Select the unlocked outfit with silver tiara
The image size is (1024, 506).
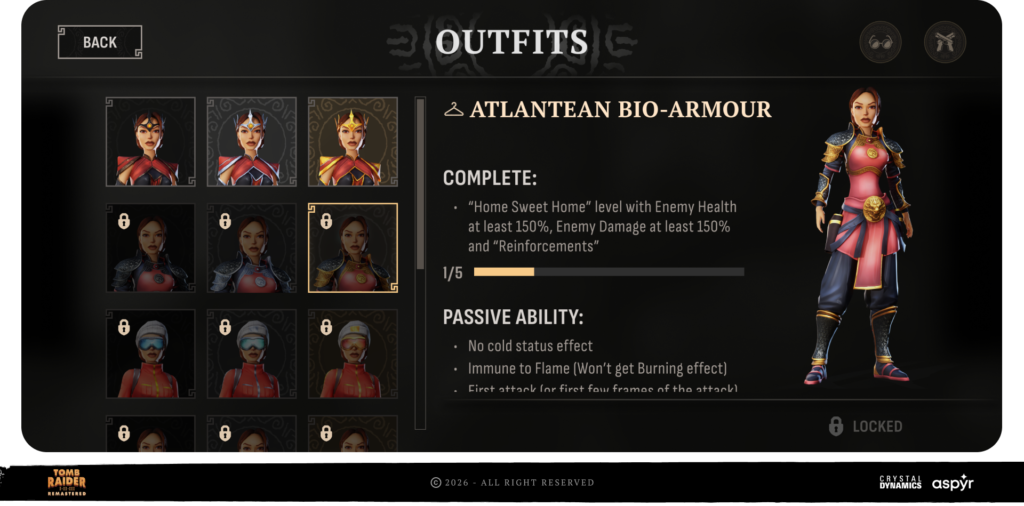pyautogui.click(x=252, y=141)
